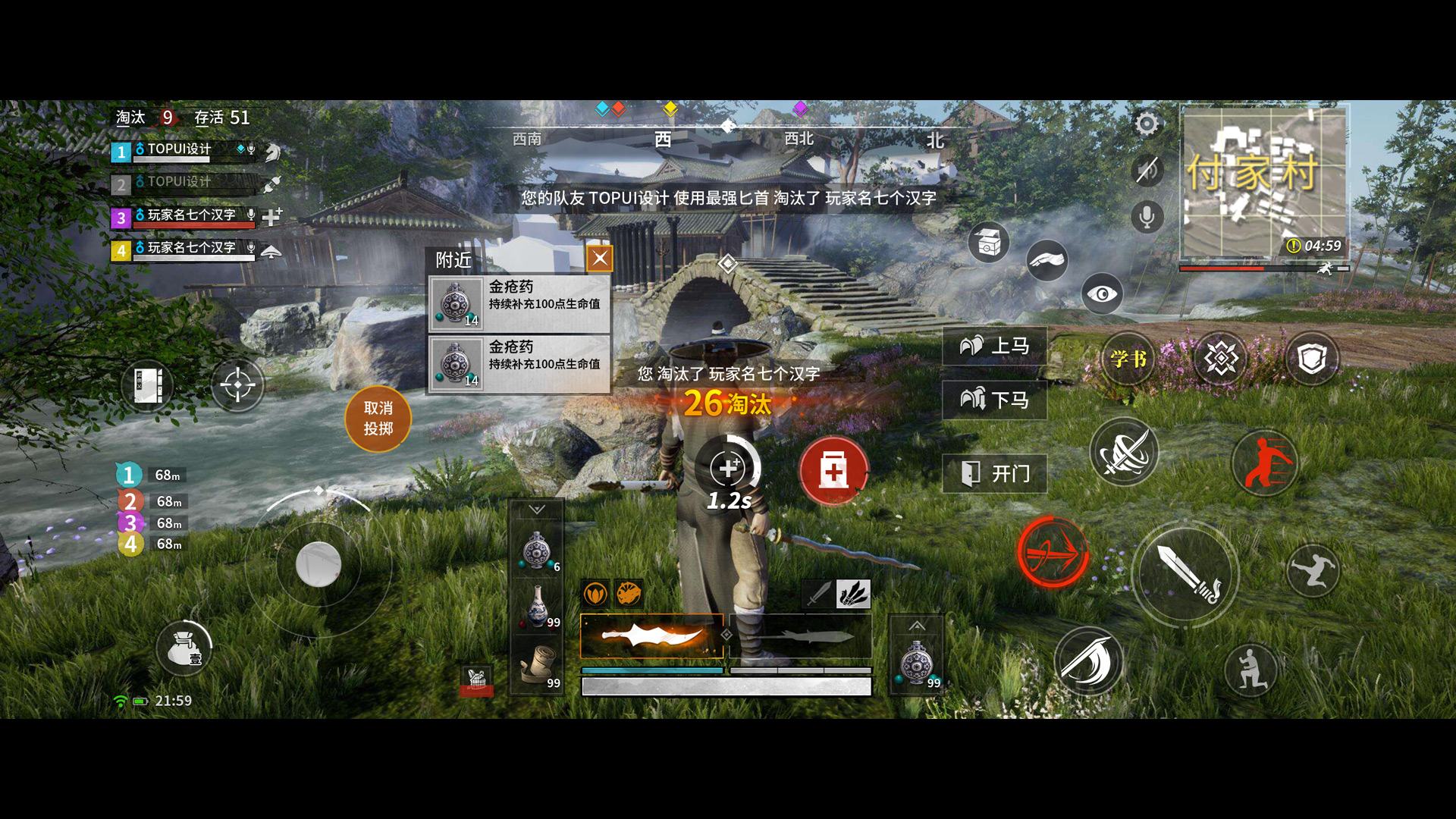Close the 附近 nearby loot panel
The width and height of the screenshot is (1456, 819).
point(599,258)
